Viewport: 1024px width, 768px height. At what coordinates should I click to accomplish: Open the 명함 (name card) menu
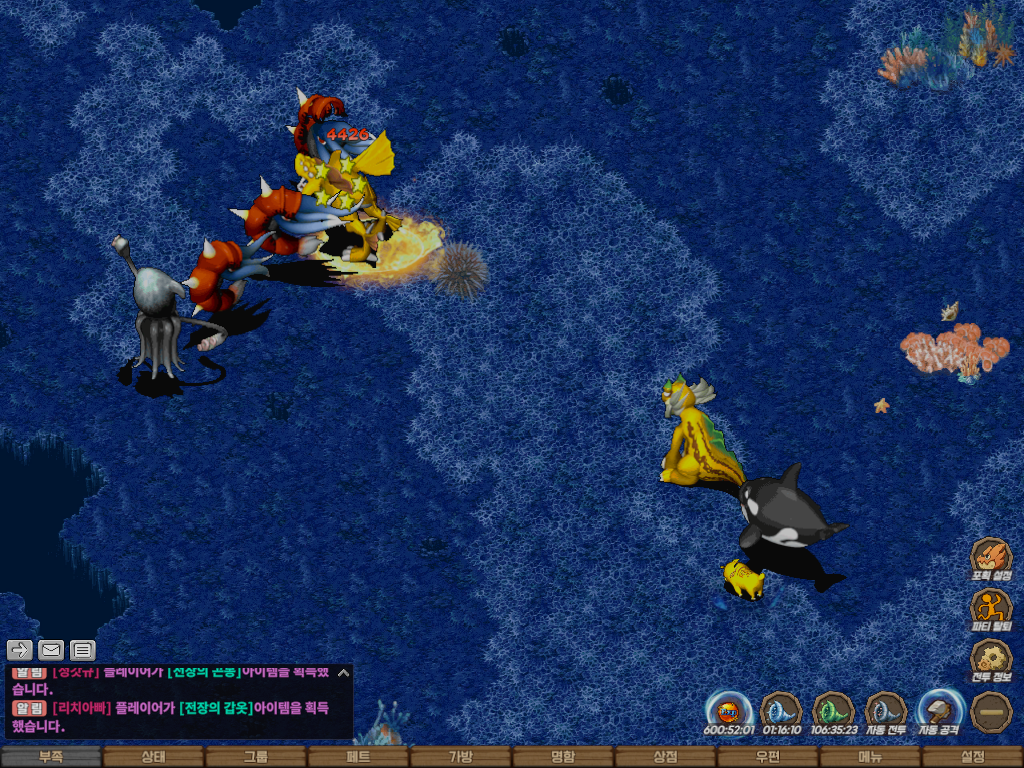[x=563, y=757]
